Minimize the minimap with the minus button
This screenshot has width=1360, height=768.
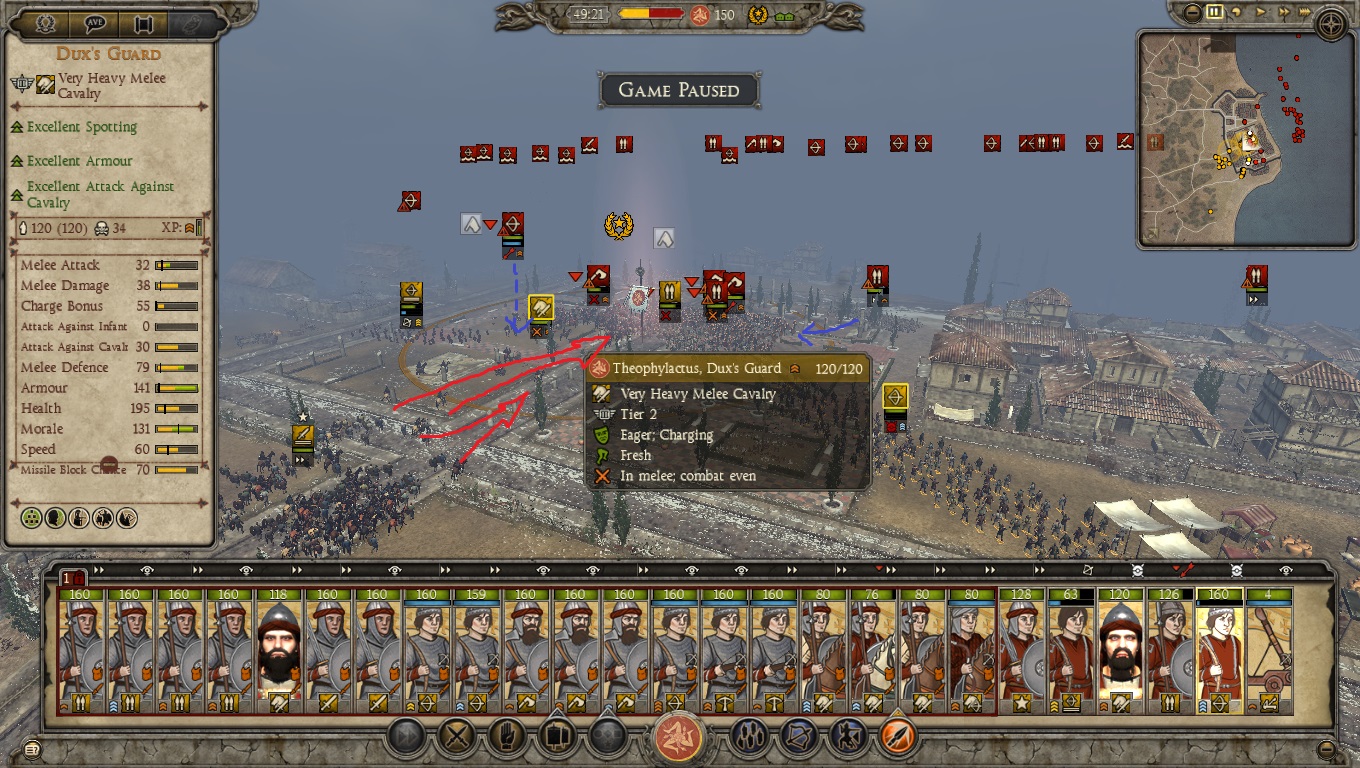[1192, 13]
